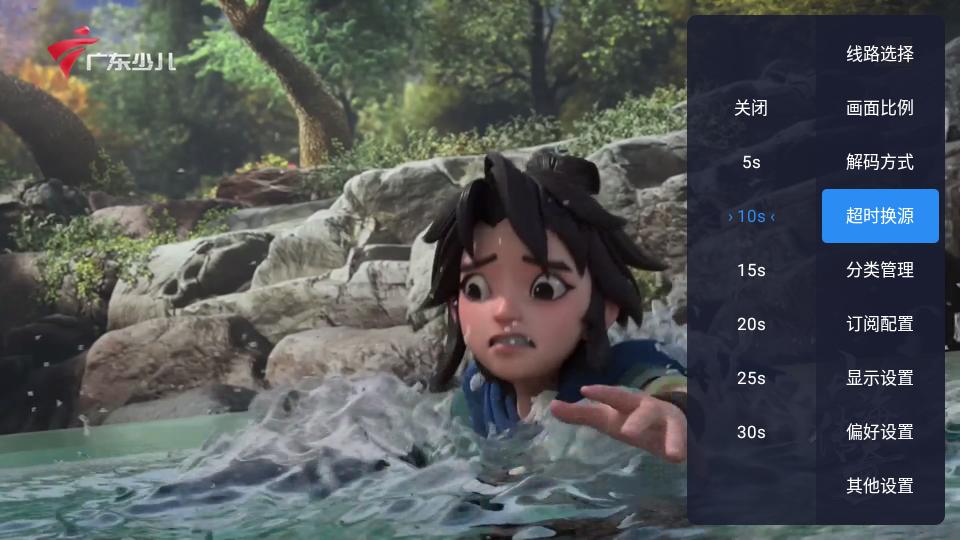
Task: Open 分类管理 settings
Action: (880, 270)
